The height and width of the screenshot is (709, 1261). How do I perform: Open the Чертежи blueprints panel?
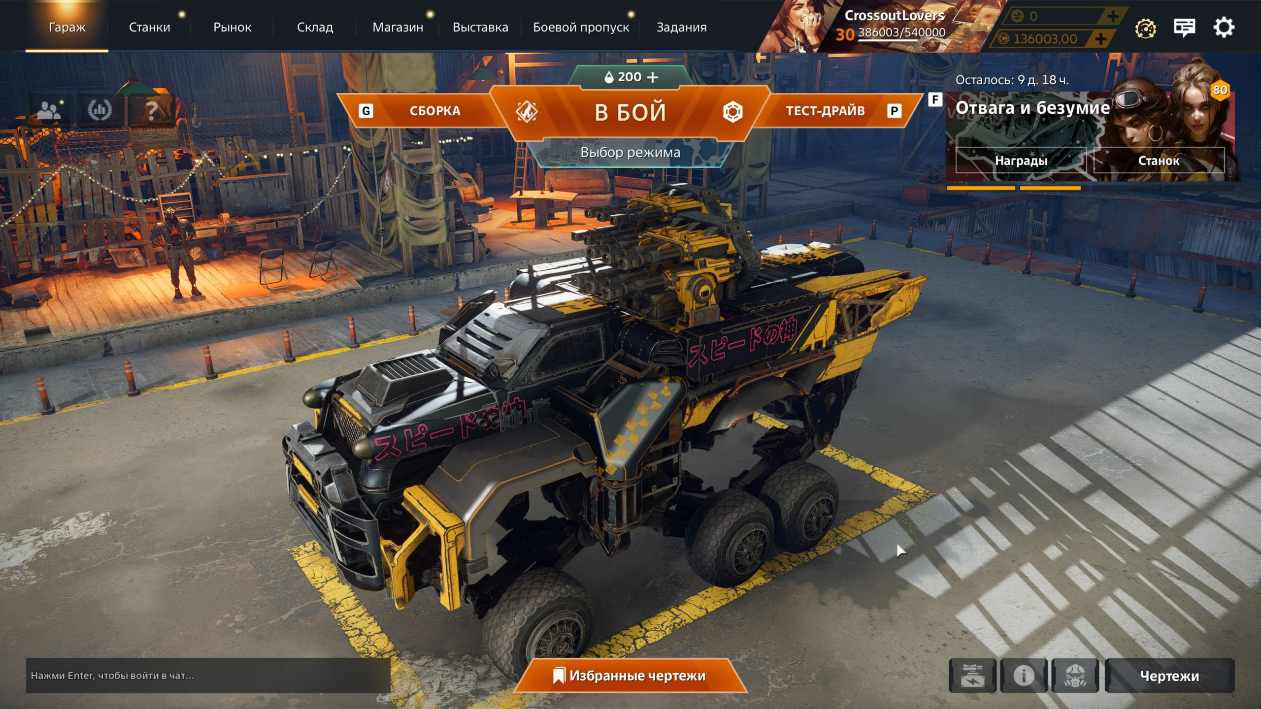[1169, 676]
